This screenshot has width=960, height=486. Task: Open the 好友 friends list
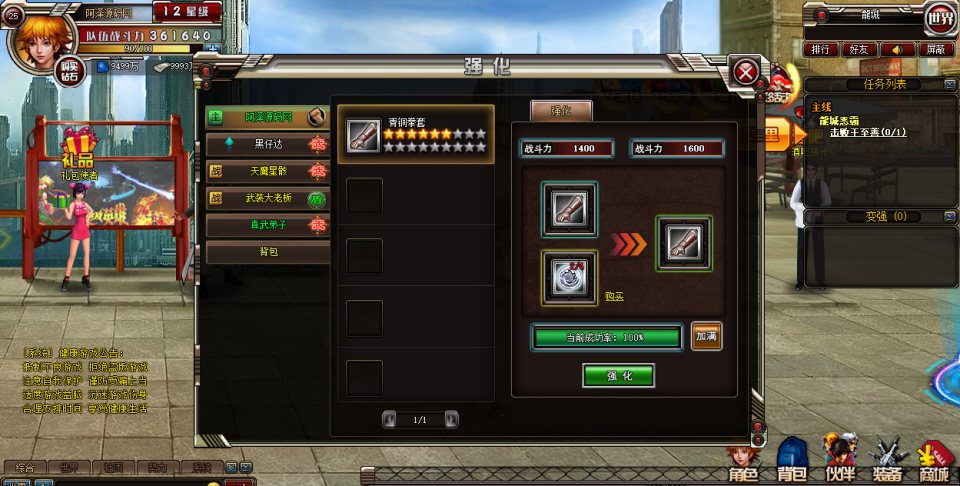tap(859, 48)
